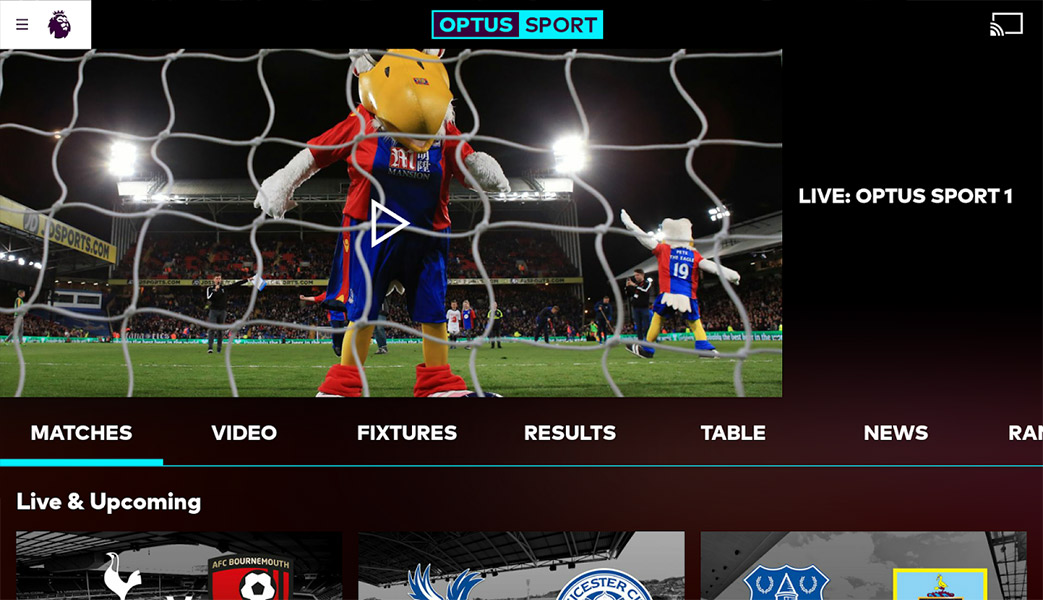Click the Optus Sport logo

(517, 25)
